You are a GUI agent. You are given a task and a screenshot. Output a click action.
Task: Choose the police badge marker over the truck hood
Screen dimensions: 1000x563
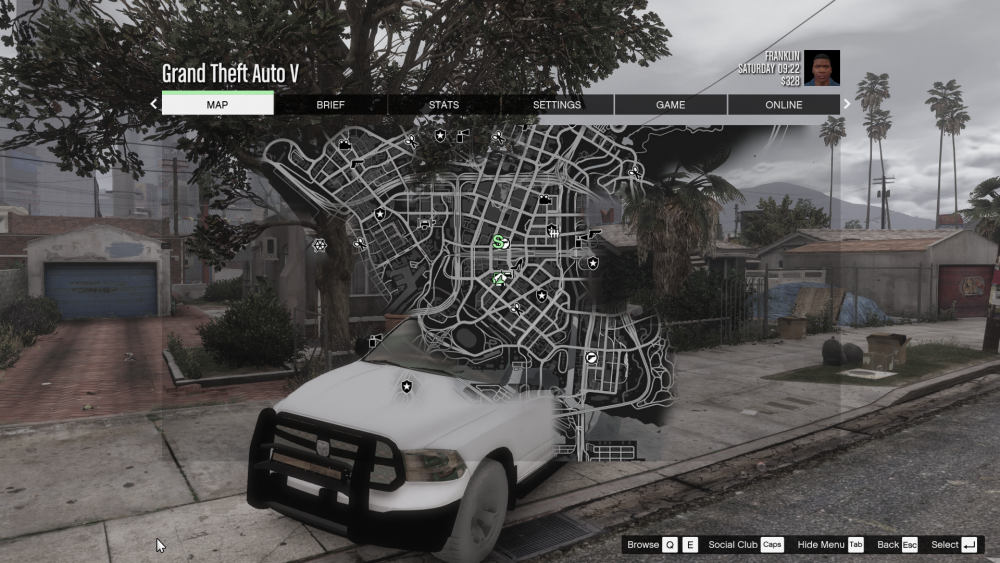point(406,385)
